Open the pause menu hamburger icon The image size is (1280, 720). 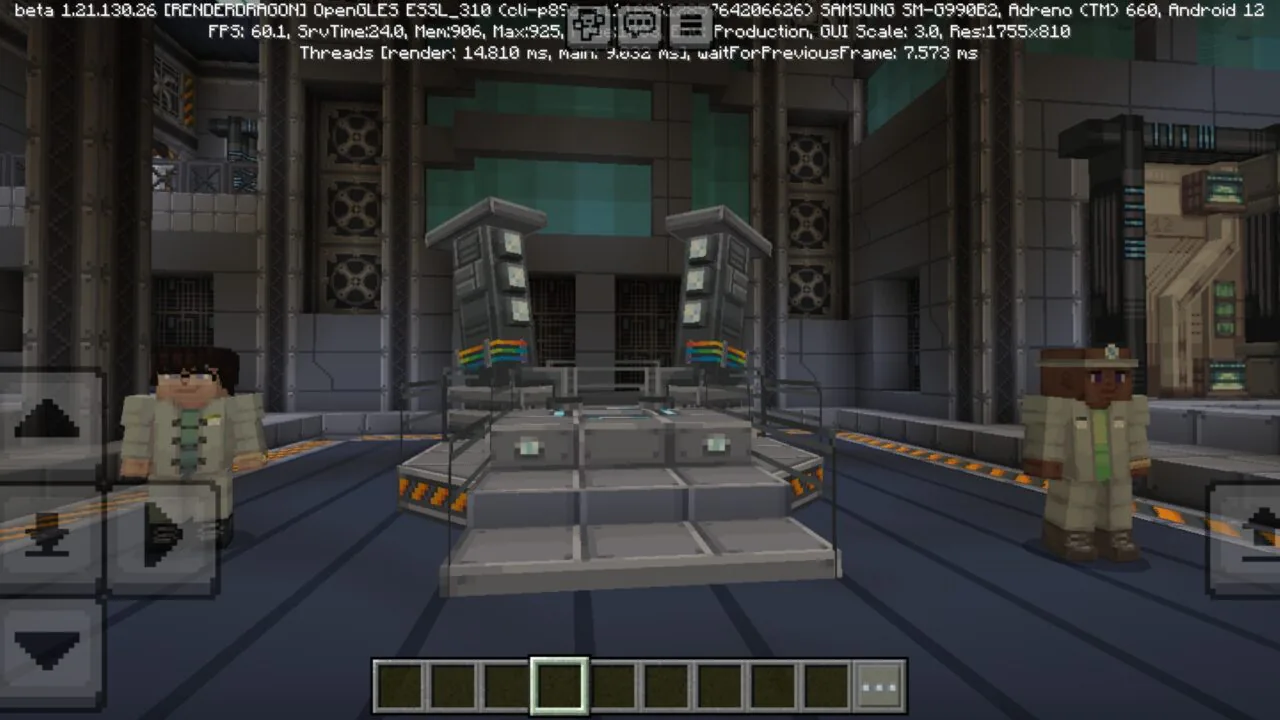click(x=690, y=22)
